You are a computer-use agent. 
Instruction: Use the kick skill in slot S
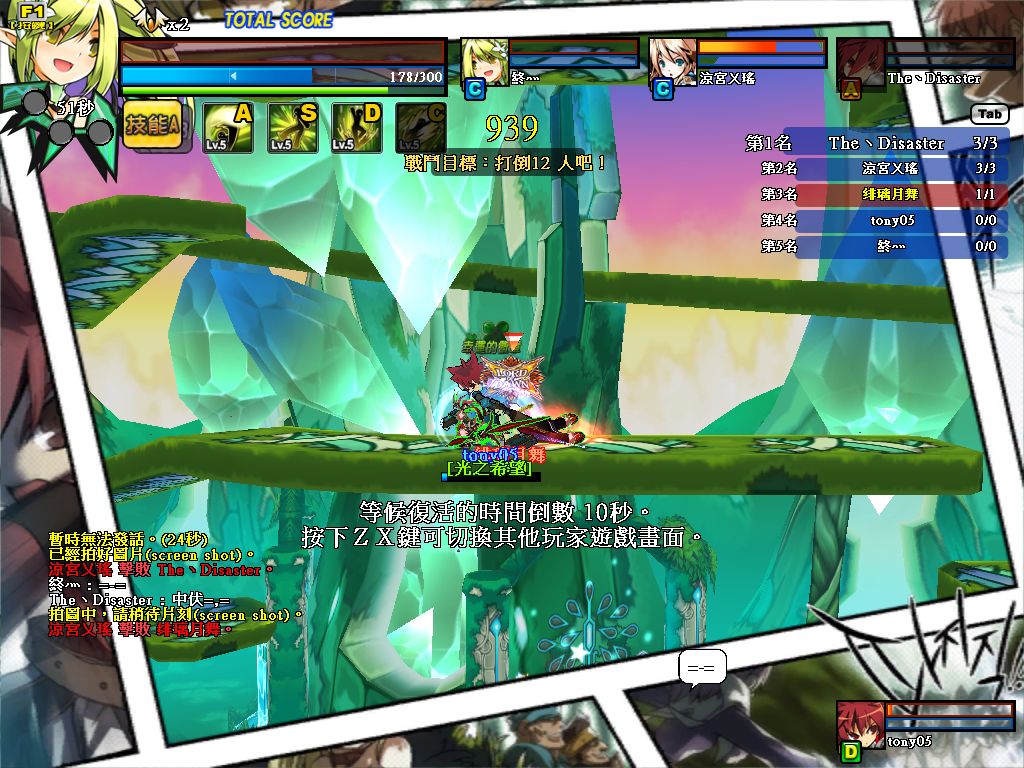[x=292, y=127]
